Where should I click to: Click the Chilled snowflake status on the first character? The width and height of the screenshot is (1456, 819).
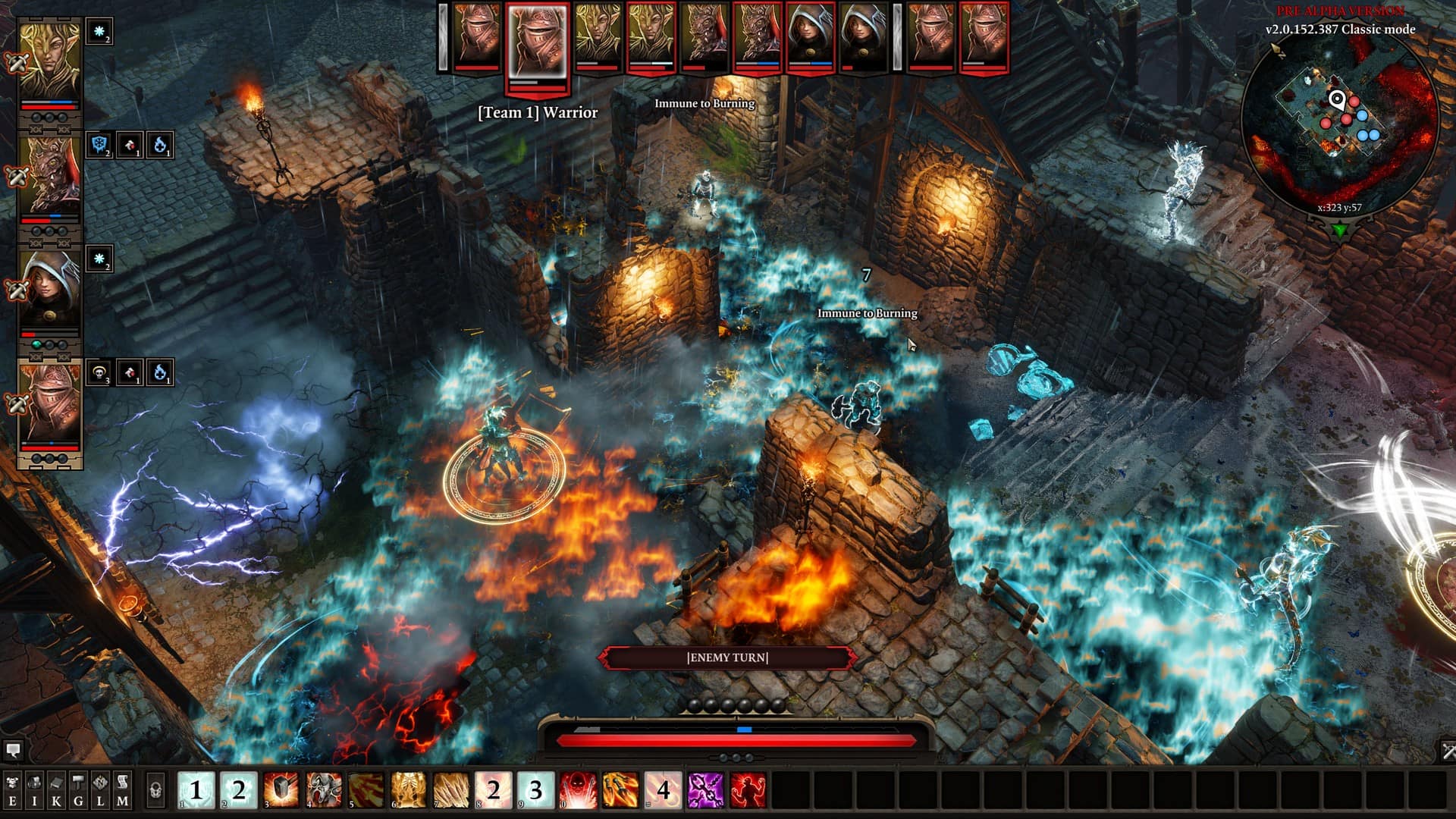pyautogui.click(x=99, y=32)
